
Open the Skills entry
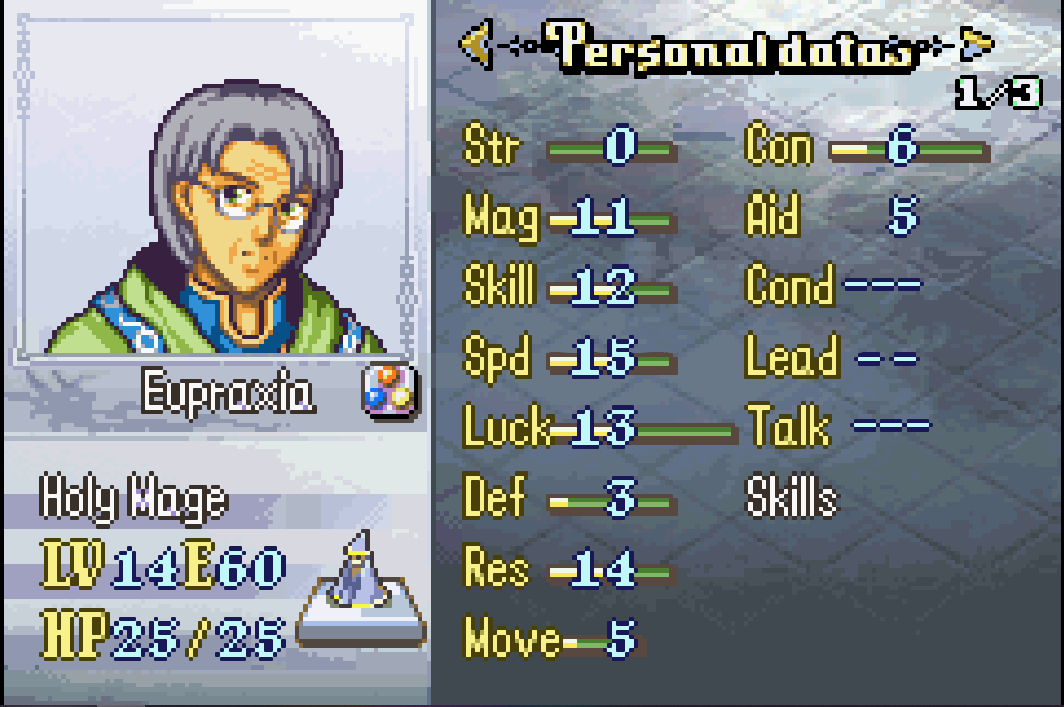[x=791, y=497]
